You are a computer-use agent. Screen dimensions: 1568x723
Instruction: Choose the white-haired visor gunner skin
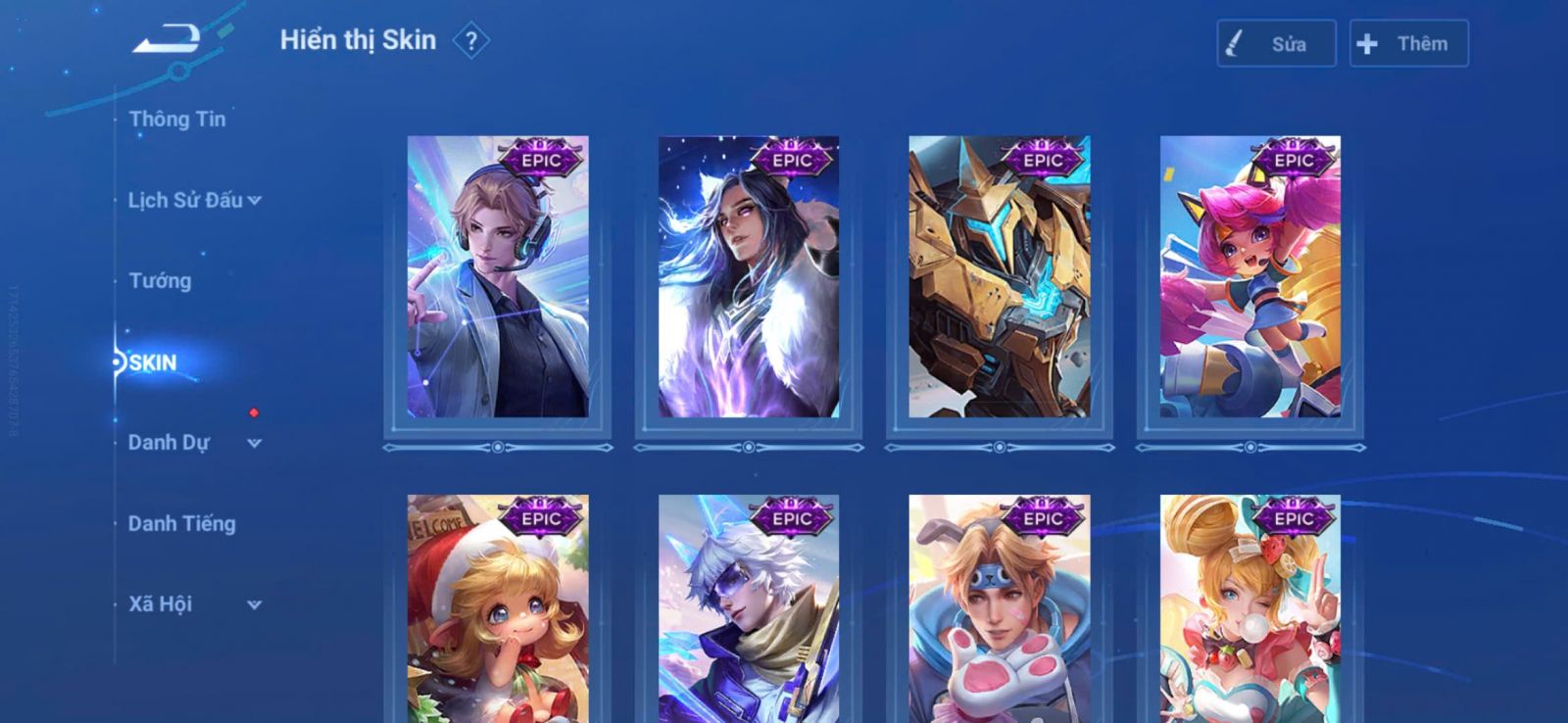point(749,609)
